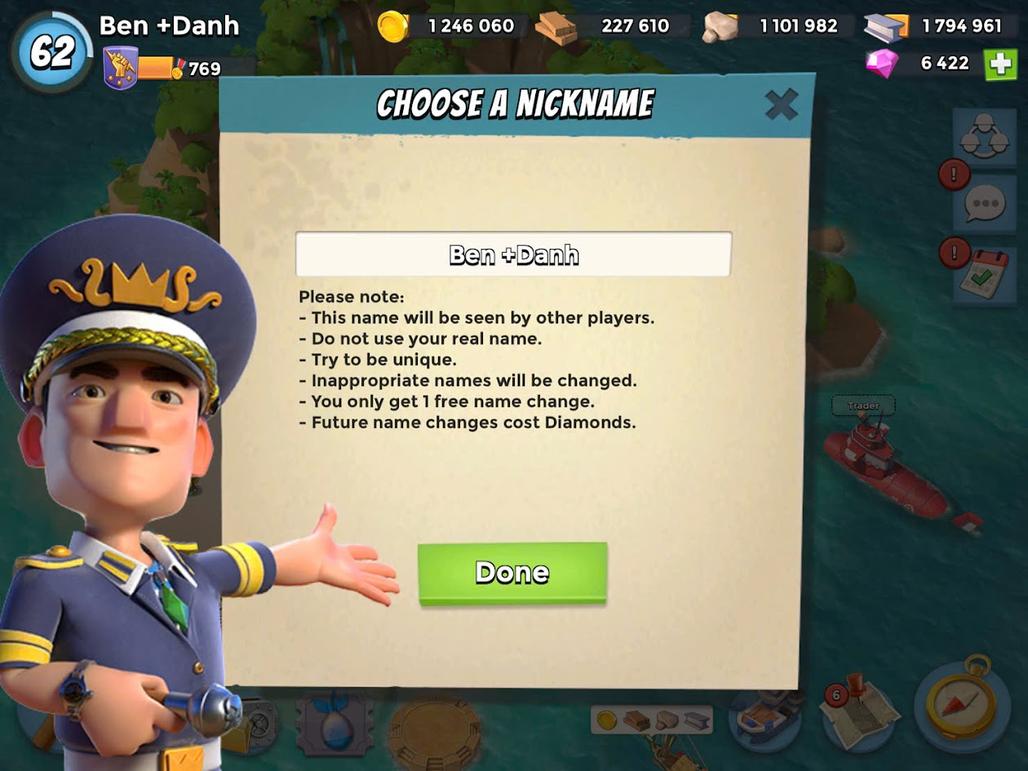Image resolution: width=1028 pixels, height=771 pixels.
Task: Click the resource icons panel at bottom
Action: pos(652,719)
